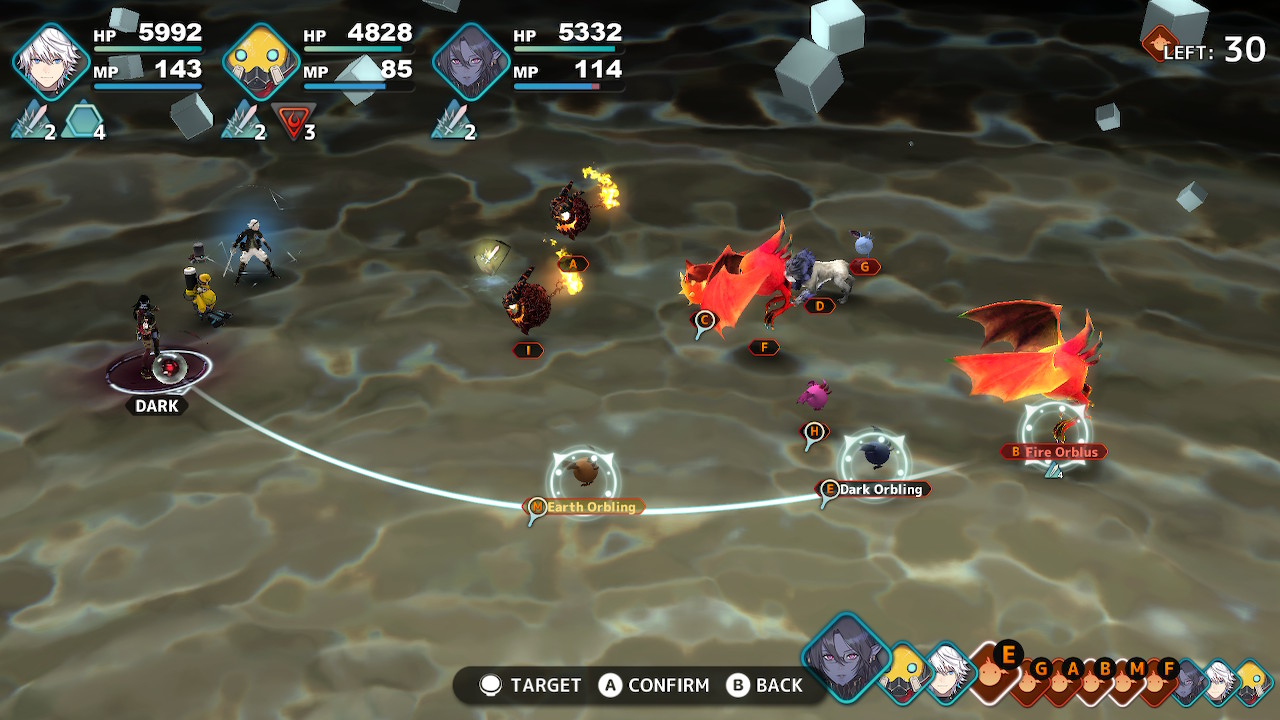
Task: Target enemy marker C on the battlefield
Action: [704, 321]
